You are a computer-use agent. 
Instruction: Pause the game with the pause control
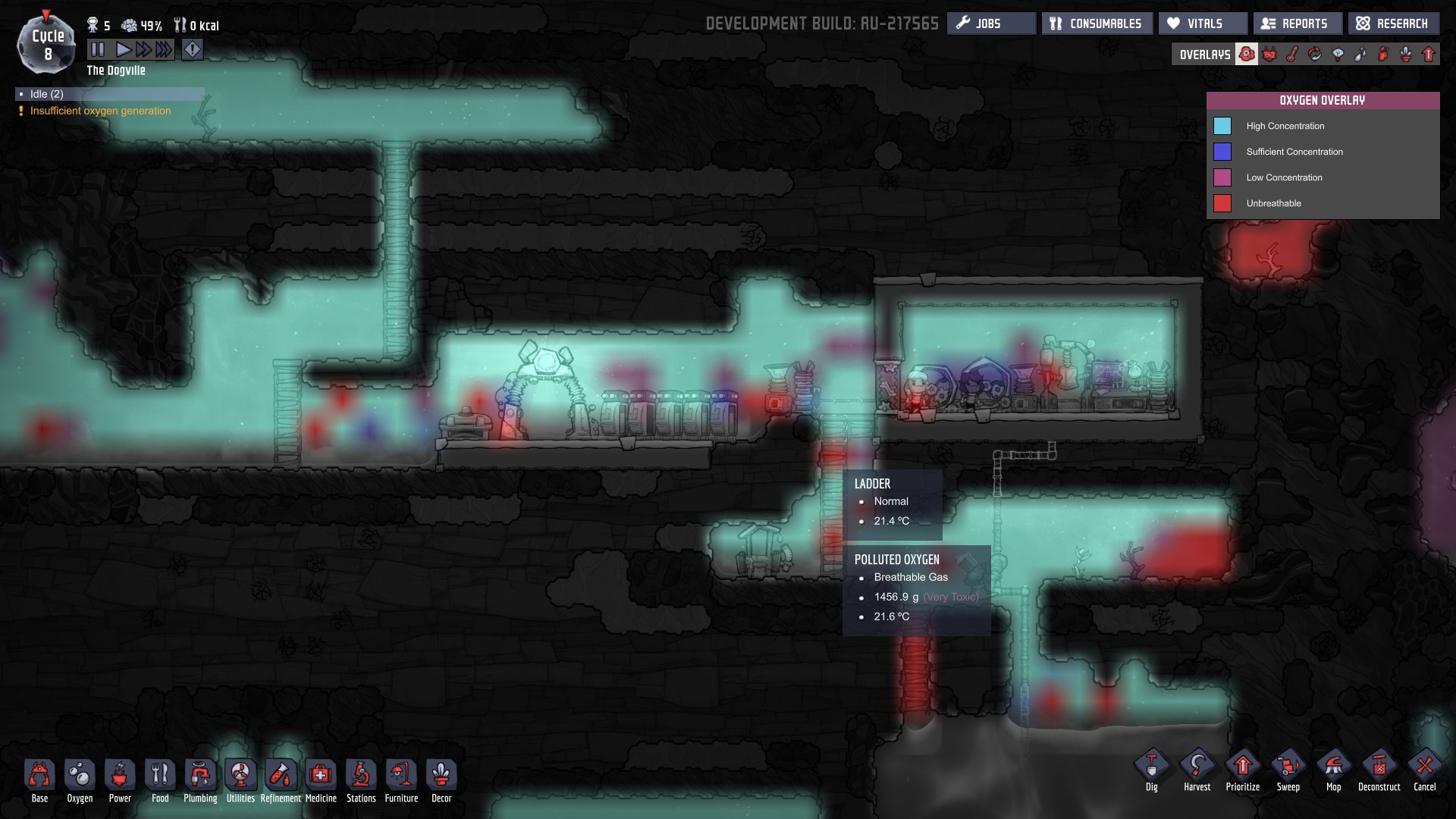98,49
